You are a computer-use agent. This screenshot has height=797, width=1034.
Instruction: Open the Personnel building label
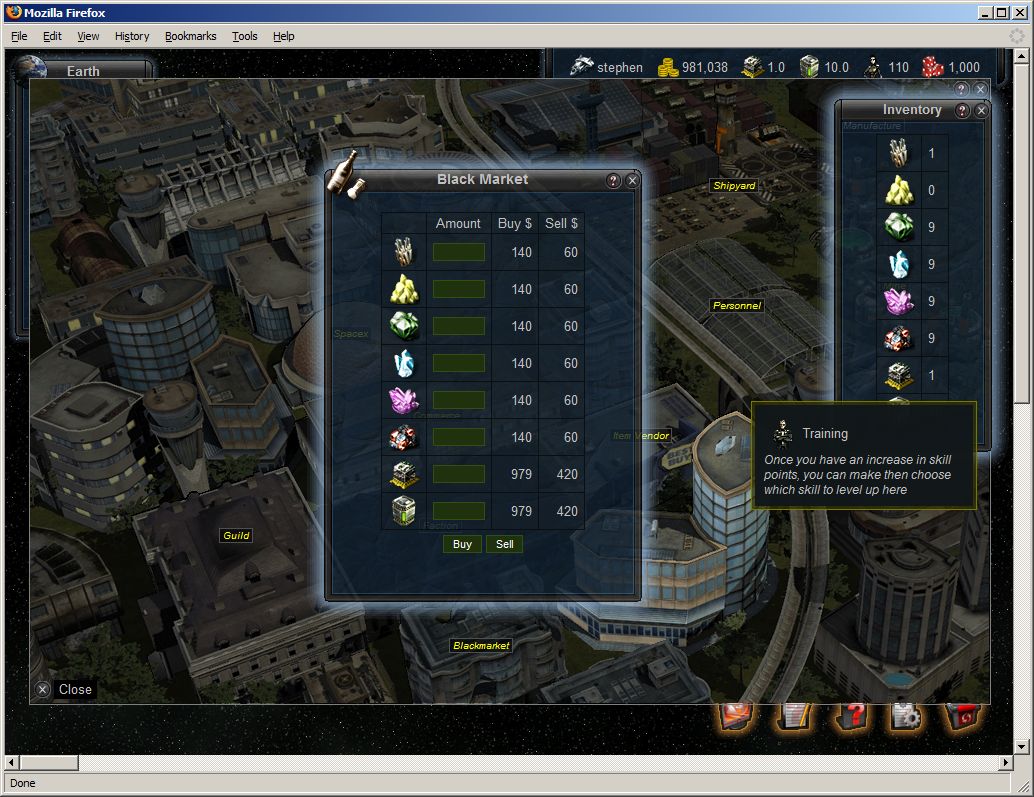736,306
